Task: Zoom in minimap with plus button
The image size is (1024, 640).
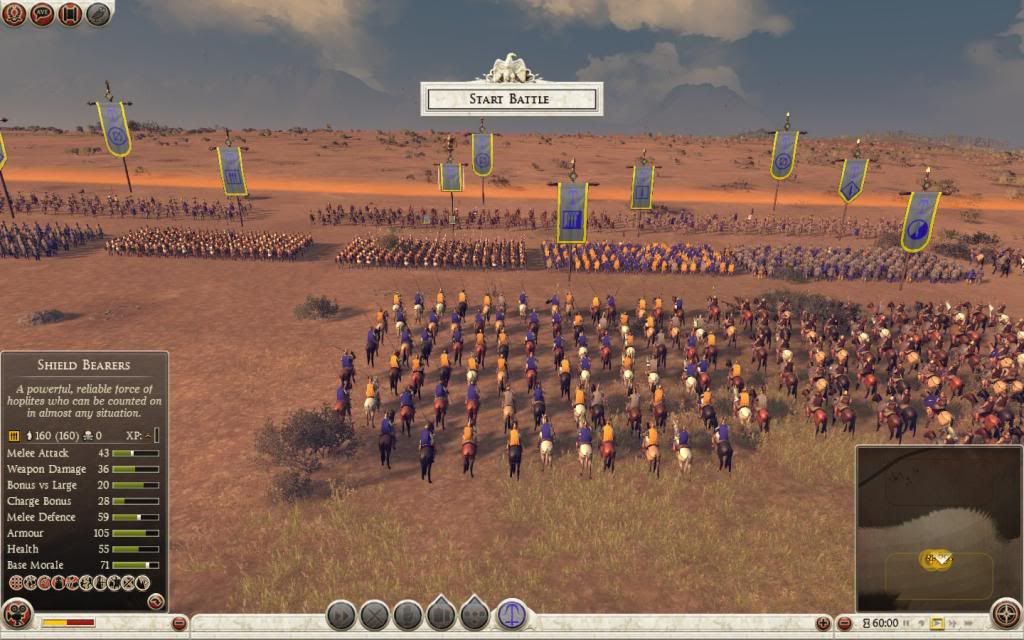Action: pos(823,623)
